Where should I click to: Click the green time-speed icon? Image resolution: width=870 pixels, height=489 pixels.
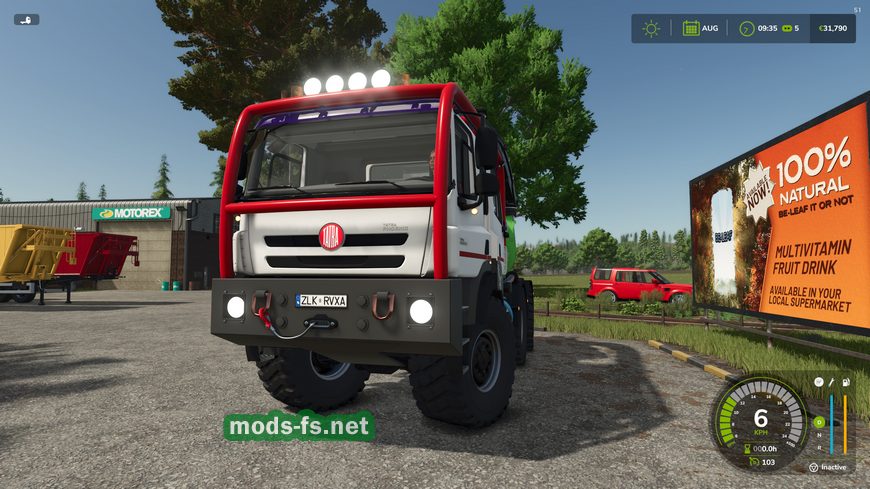pyautogui.click(x=787, y=28)
